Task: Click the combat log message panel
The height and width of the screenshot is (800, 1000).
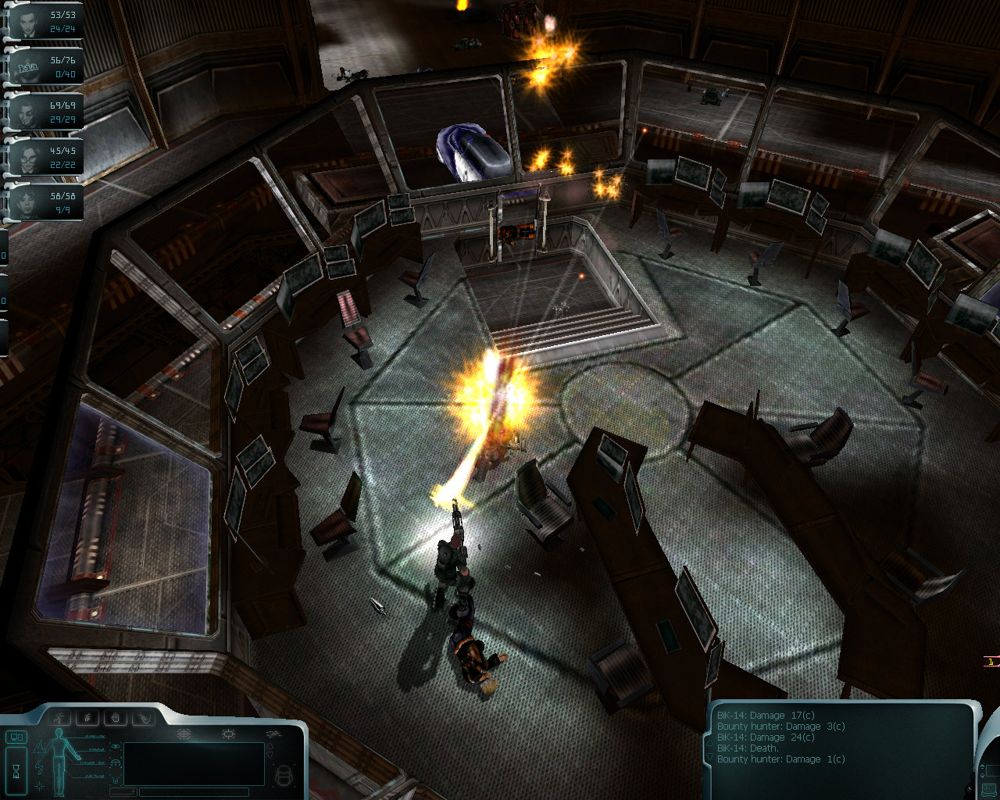Action: pyautogui.click(x=840, y=738)
